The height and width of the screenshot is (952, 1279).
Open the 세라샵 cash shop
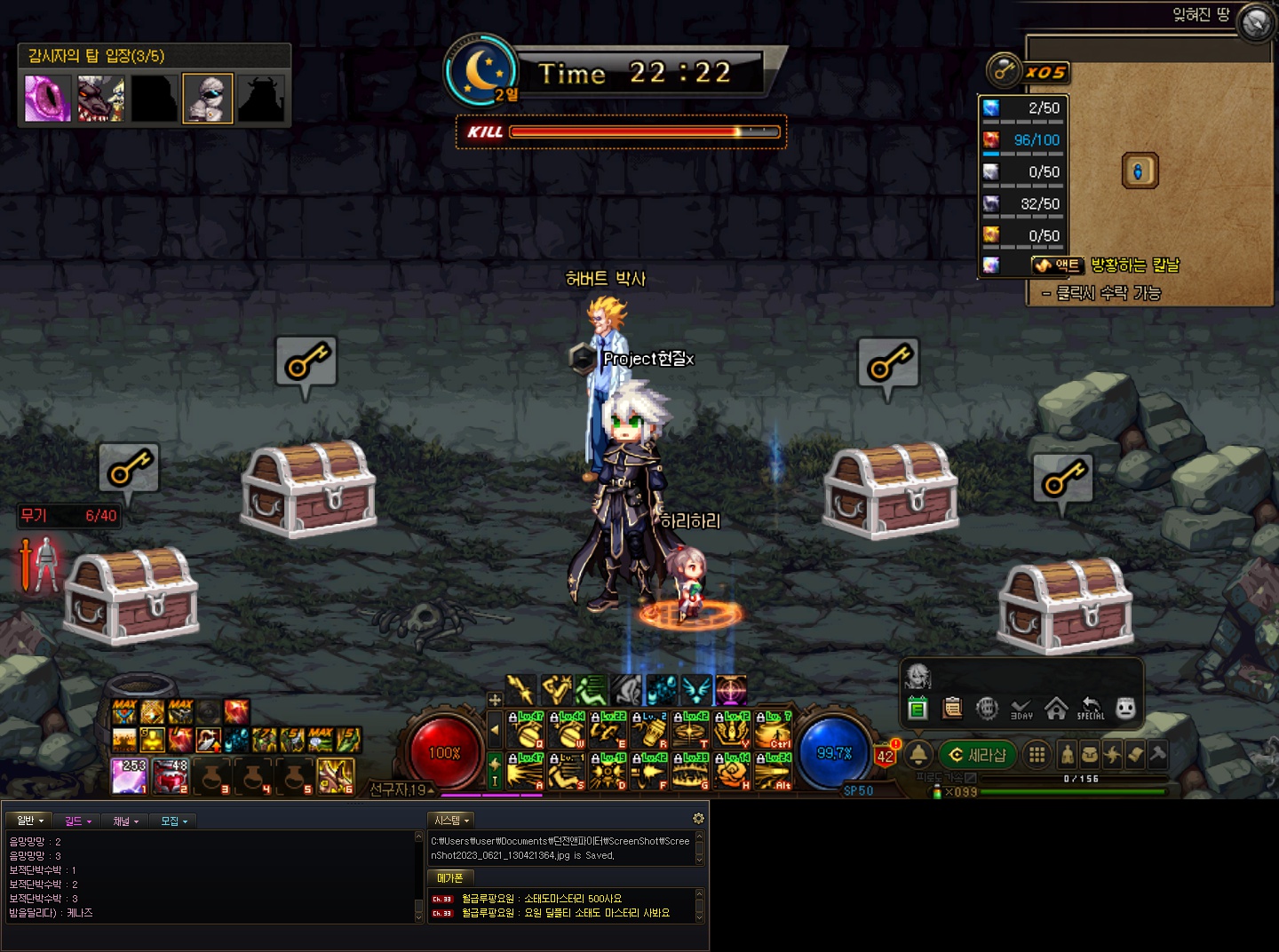978,755
